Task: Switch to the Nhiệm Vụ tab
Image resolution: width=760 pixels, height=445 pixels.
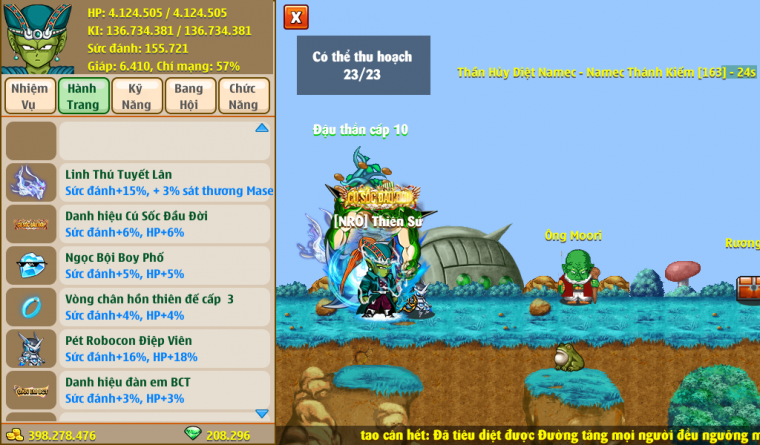Action: [x=29, y=97]
